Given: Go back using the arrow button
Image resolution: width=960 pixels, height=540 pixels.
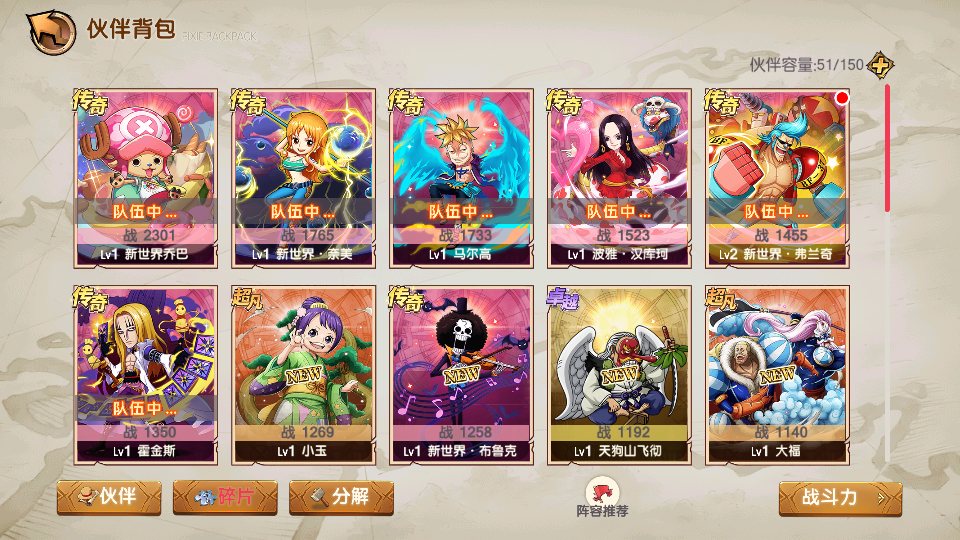Looking at the screenshot, I should point(51,31).
